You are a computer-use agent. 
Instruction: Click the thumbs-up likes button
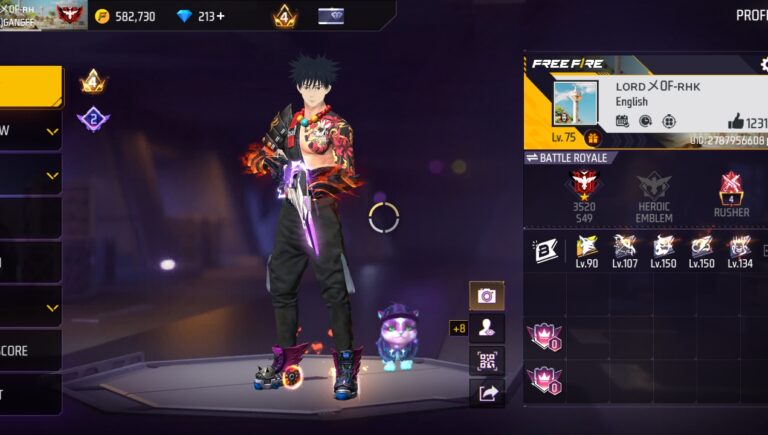click(735, 121)
